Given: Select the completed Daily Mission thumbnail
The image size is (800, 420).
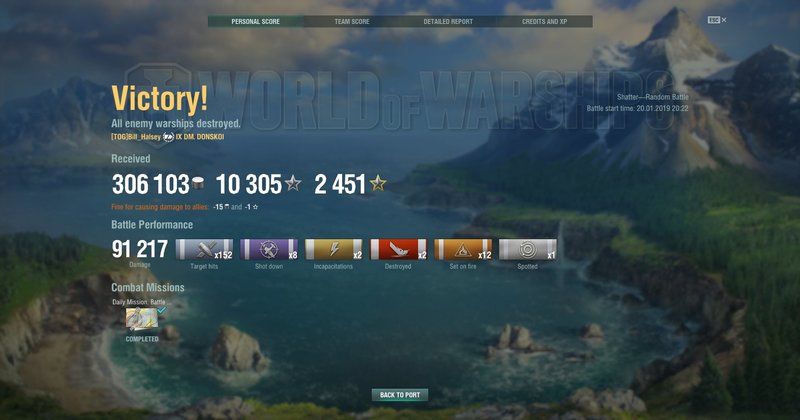Looking at the screenshot, I should pos(140,318).
